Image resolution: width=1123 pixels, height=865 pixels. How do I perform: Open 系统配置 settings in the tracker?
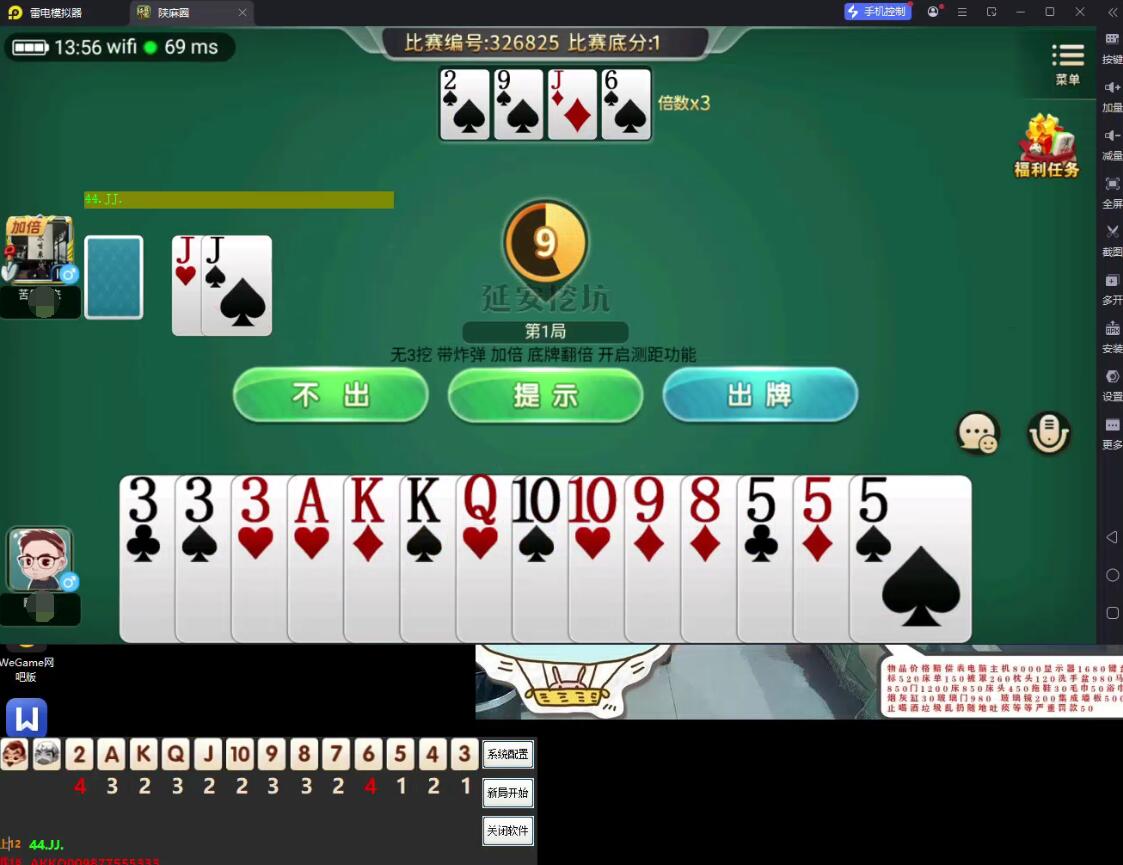pos(507,754)
